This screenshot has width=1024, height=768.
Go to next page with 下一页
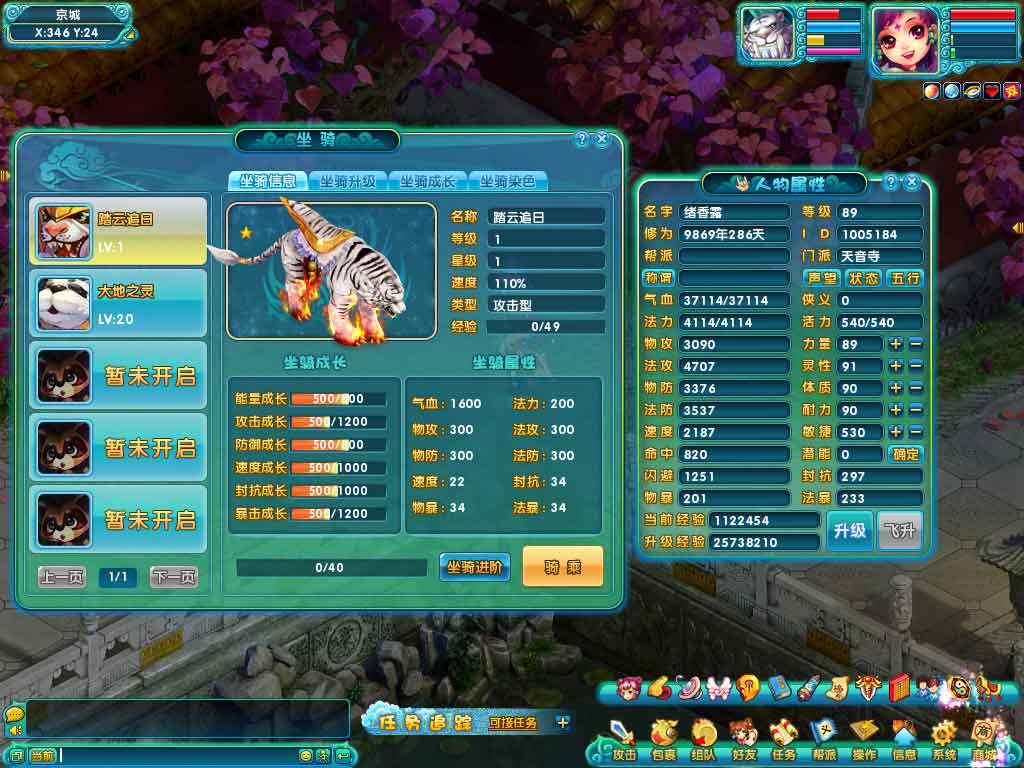click(x=174, y=577)
